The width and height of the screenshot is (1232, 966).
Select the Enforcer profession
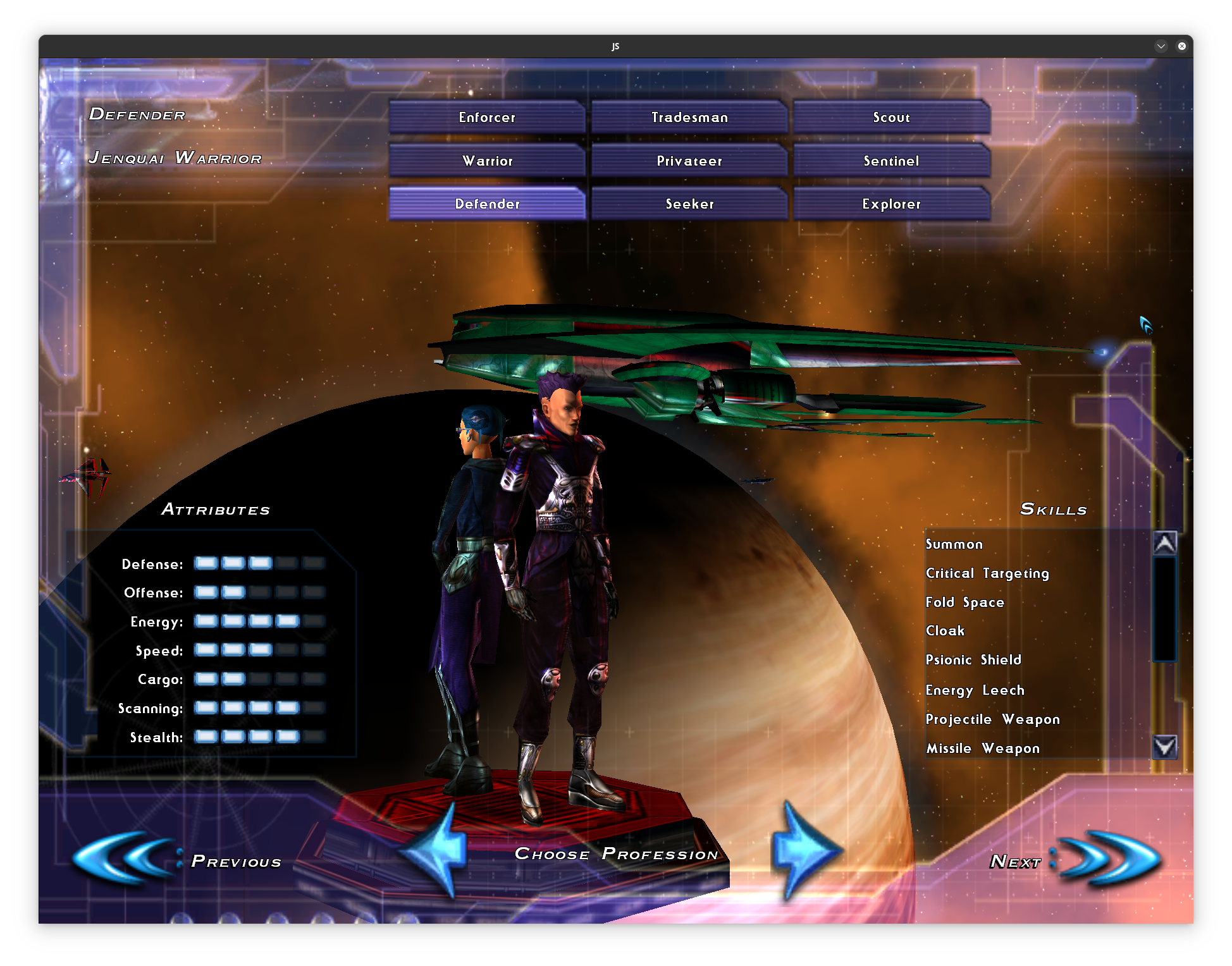pyautogui.click(x=487, y=117)
